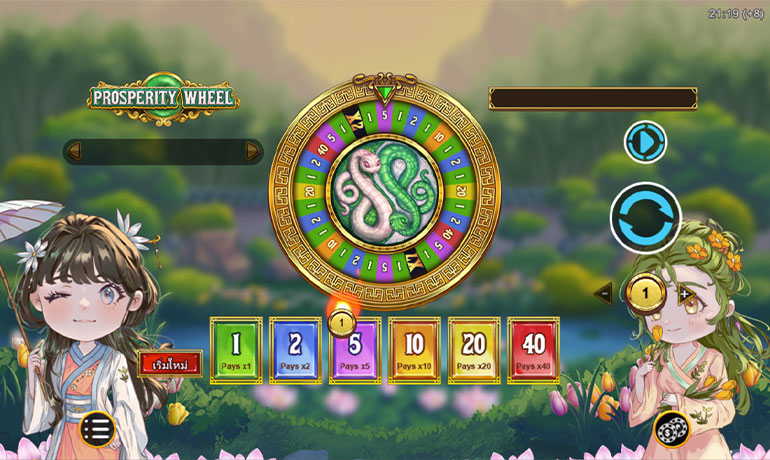Image resolution: width=770 pixels, height=460 pixels.
Task: Spin the wheel with the circular arrows button
Action: (x=645, y=218)
